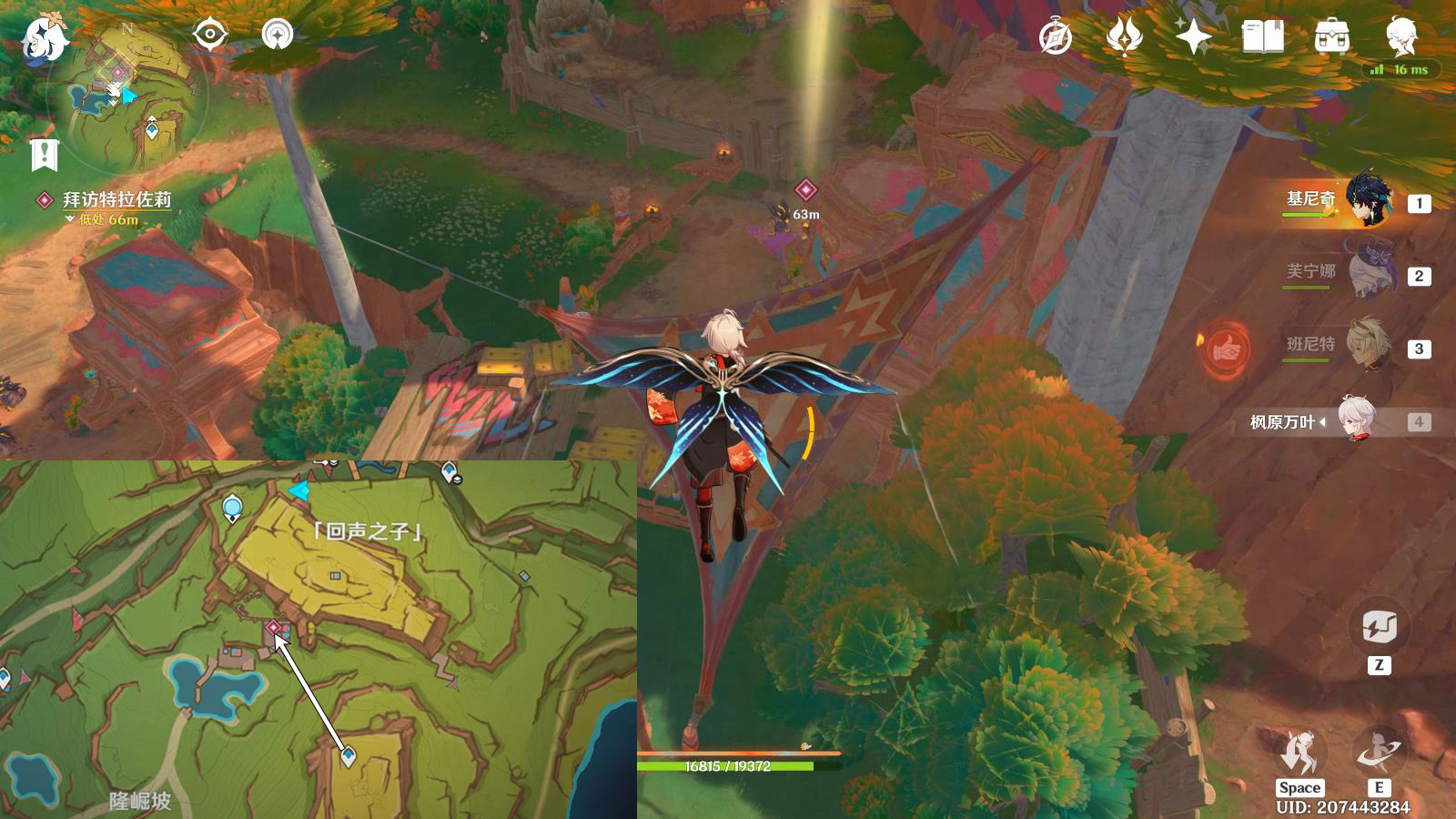
Task: Open the battle pass emblem icon
Action: [1125, 37]
